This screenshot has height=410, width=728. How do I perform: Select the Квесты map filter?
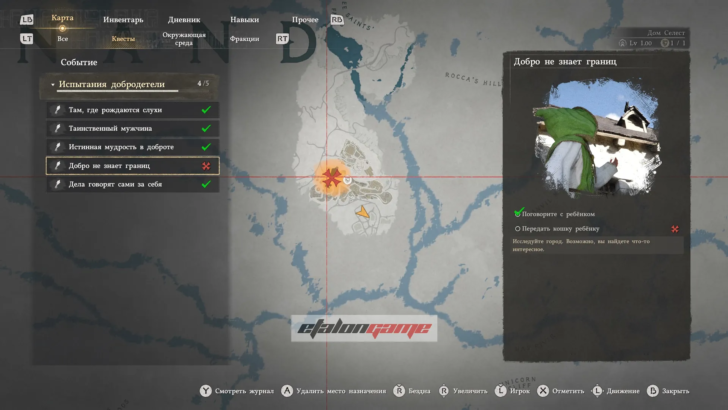pyautogui.click(x=123, y=38)
